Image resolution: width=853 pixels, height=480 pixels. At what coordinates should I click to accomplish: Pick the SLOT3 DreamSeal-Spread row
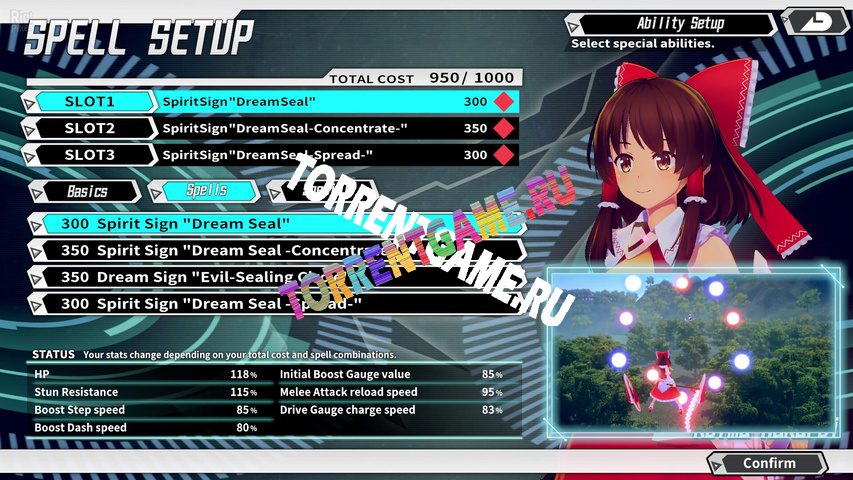coord(270,155)
